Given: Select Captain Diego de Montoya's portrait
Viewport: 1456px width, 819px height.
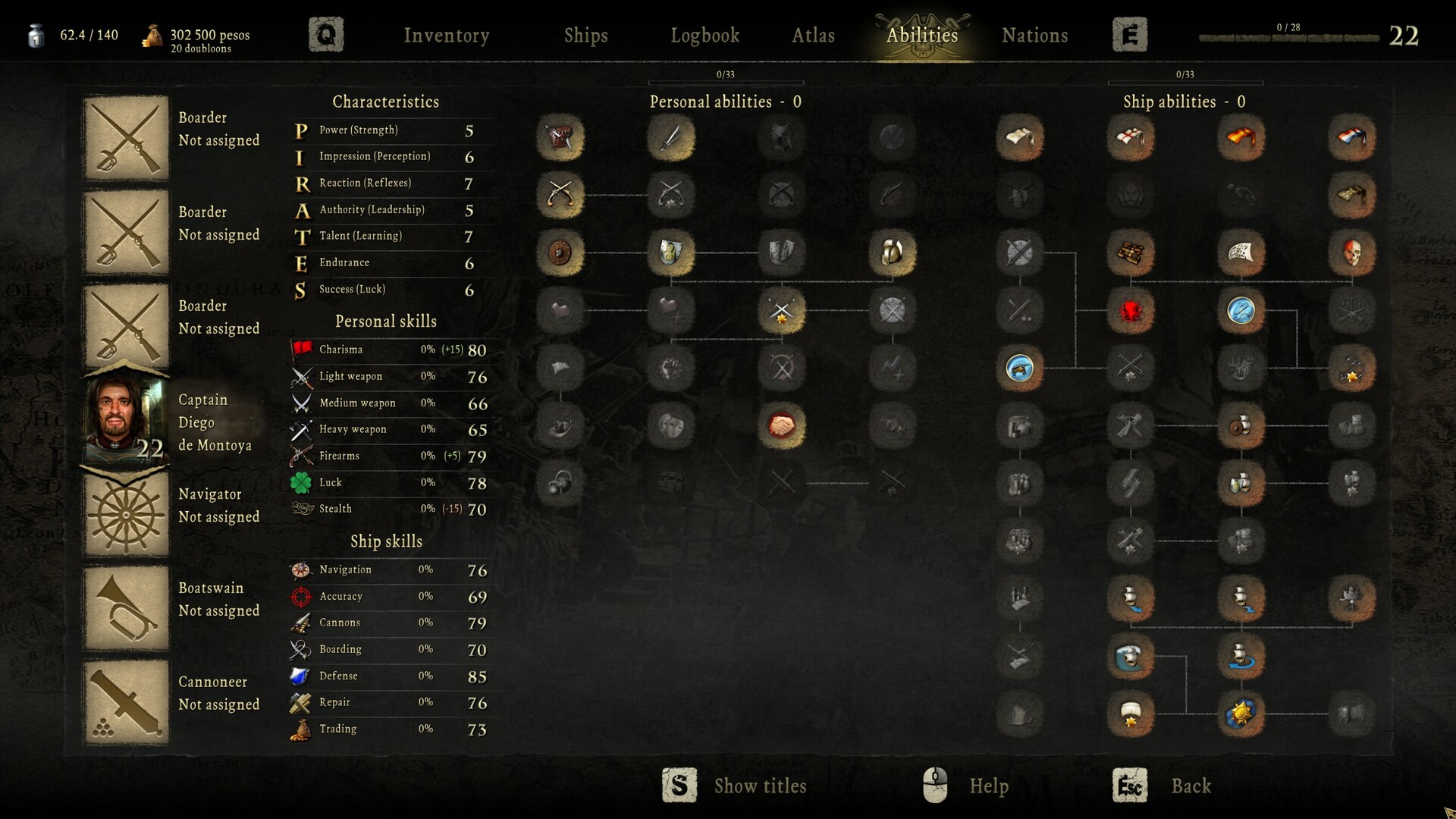Looking at the screenshot, I should pyautogui.click(x=126, y=418).
